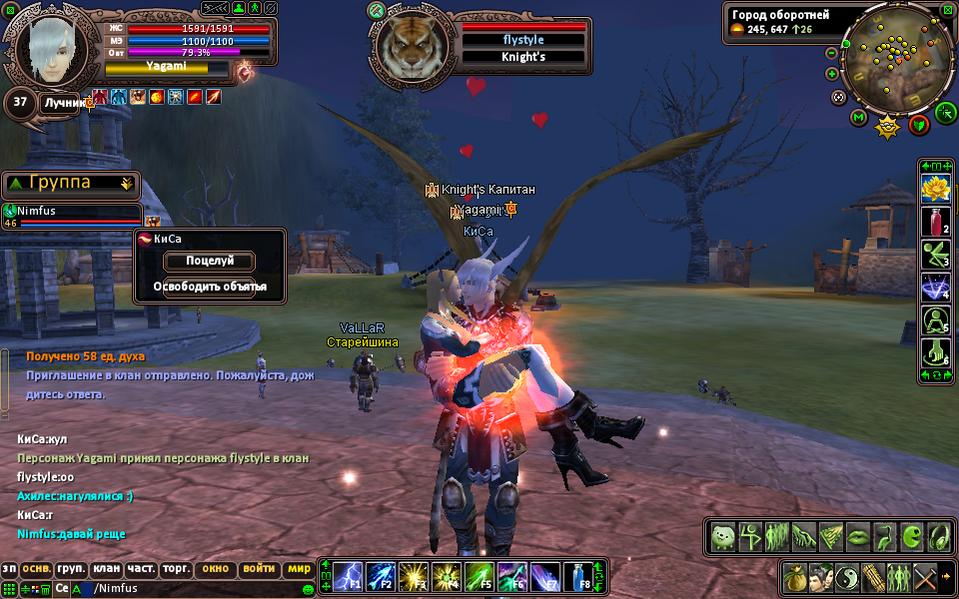The height and width of the screenshot is (599, 959).
Task: Open the character portraits icon
Action: tap(823, 577)
